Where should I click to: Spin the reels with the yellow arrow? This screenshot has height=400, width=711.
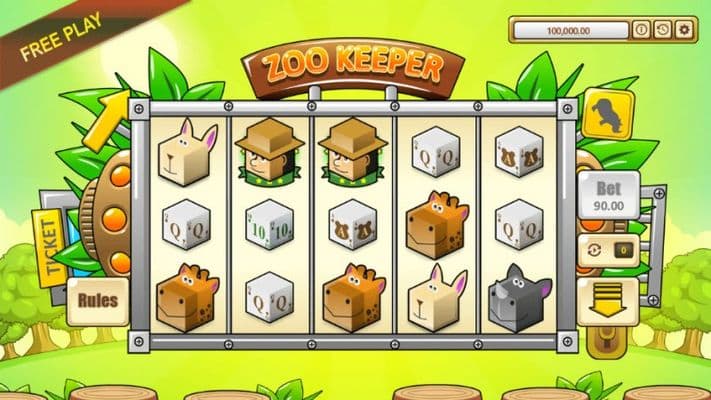tap(609, 298)
